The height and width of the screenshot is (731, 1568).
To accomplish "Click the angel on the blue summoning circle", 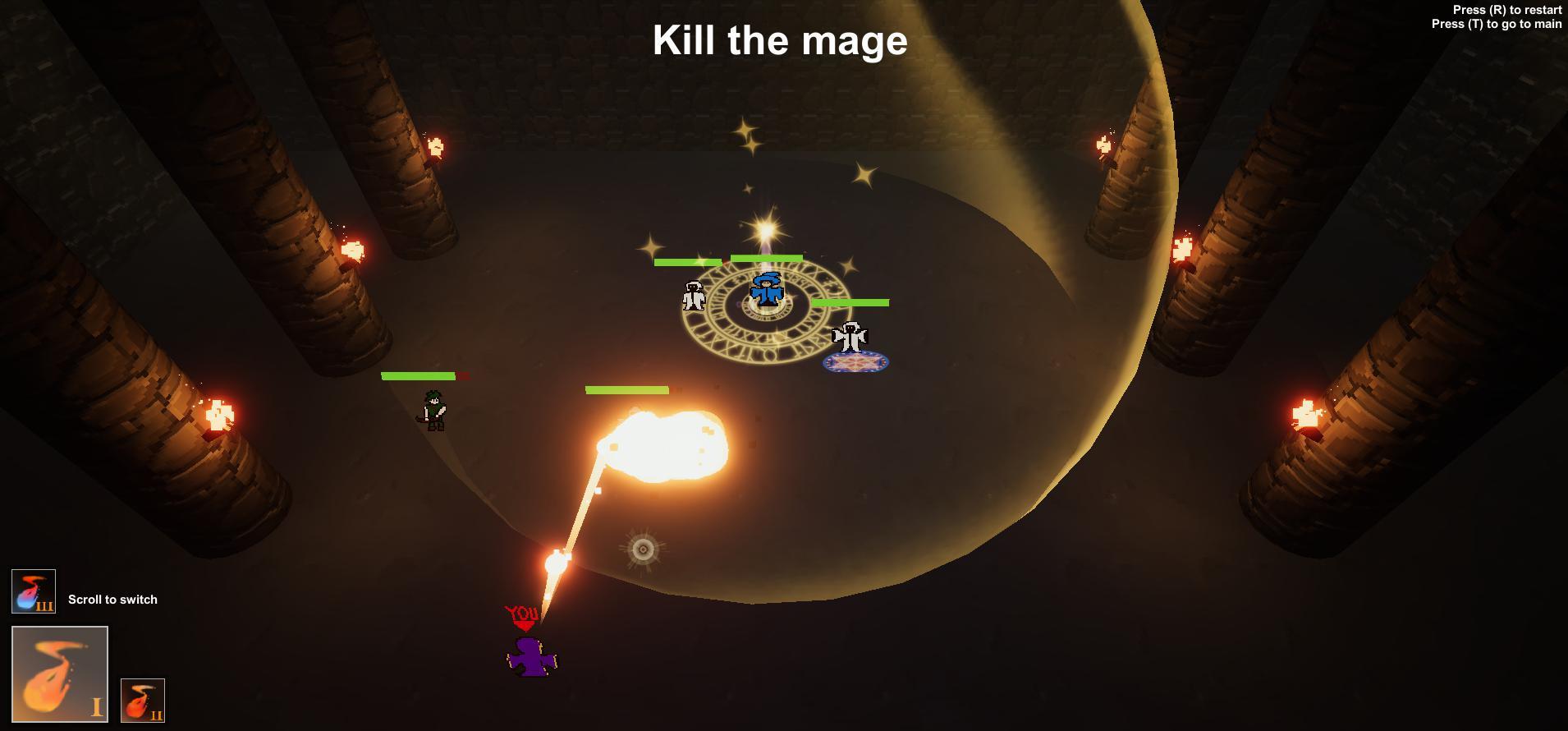I will click(x=851, y=338).
